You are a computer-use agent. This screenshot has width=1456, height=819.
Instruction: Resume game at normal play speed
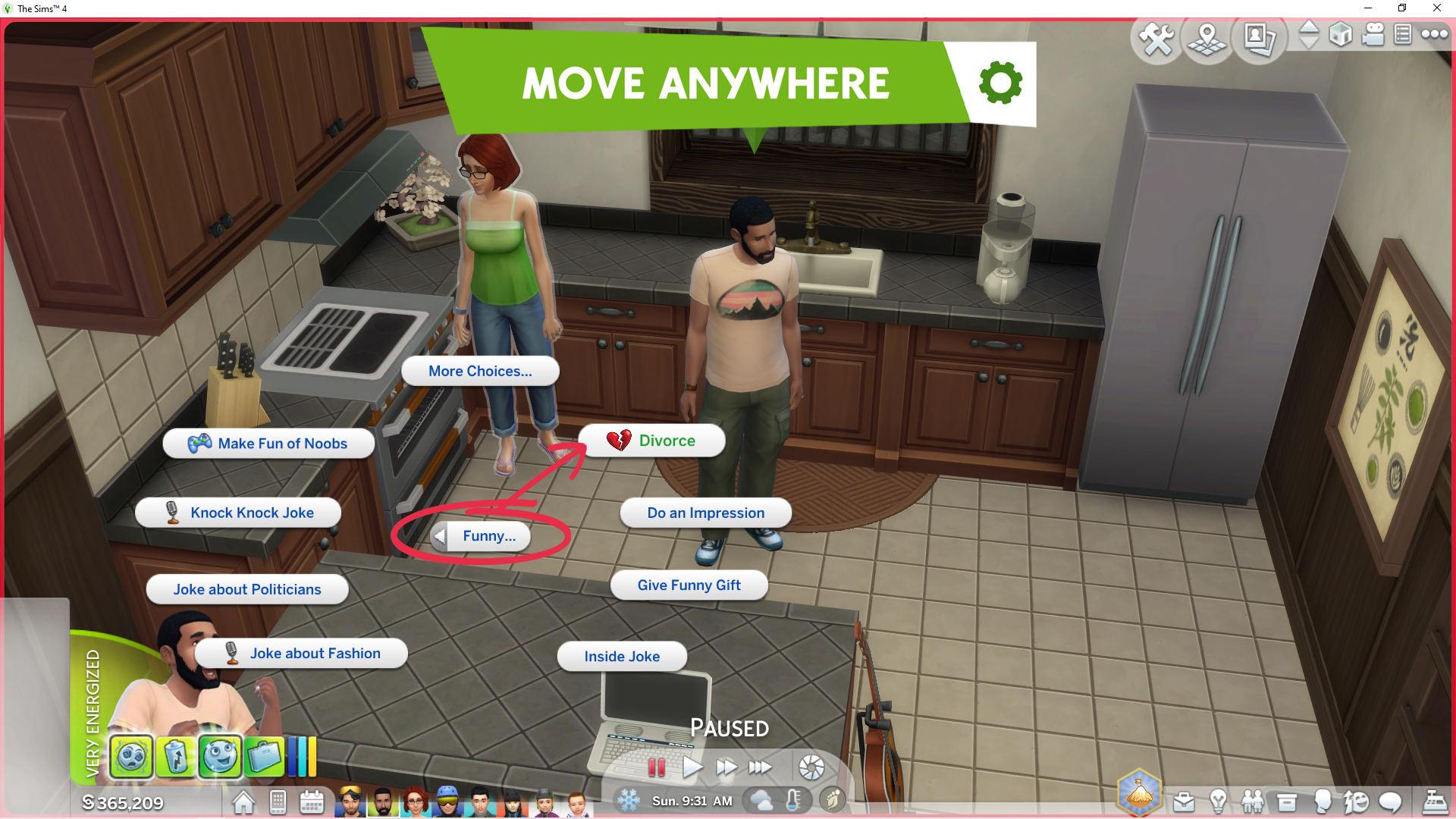coord(692,767)
